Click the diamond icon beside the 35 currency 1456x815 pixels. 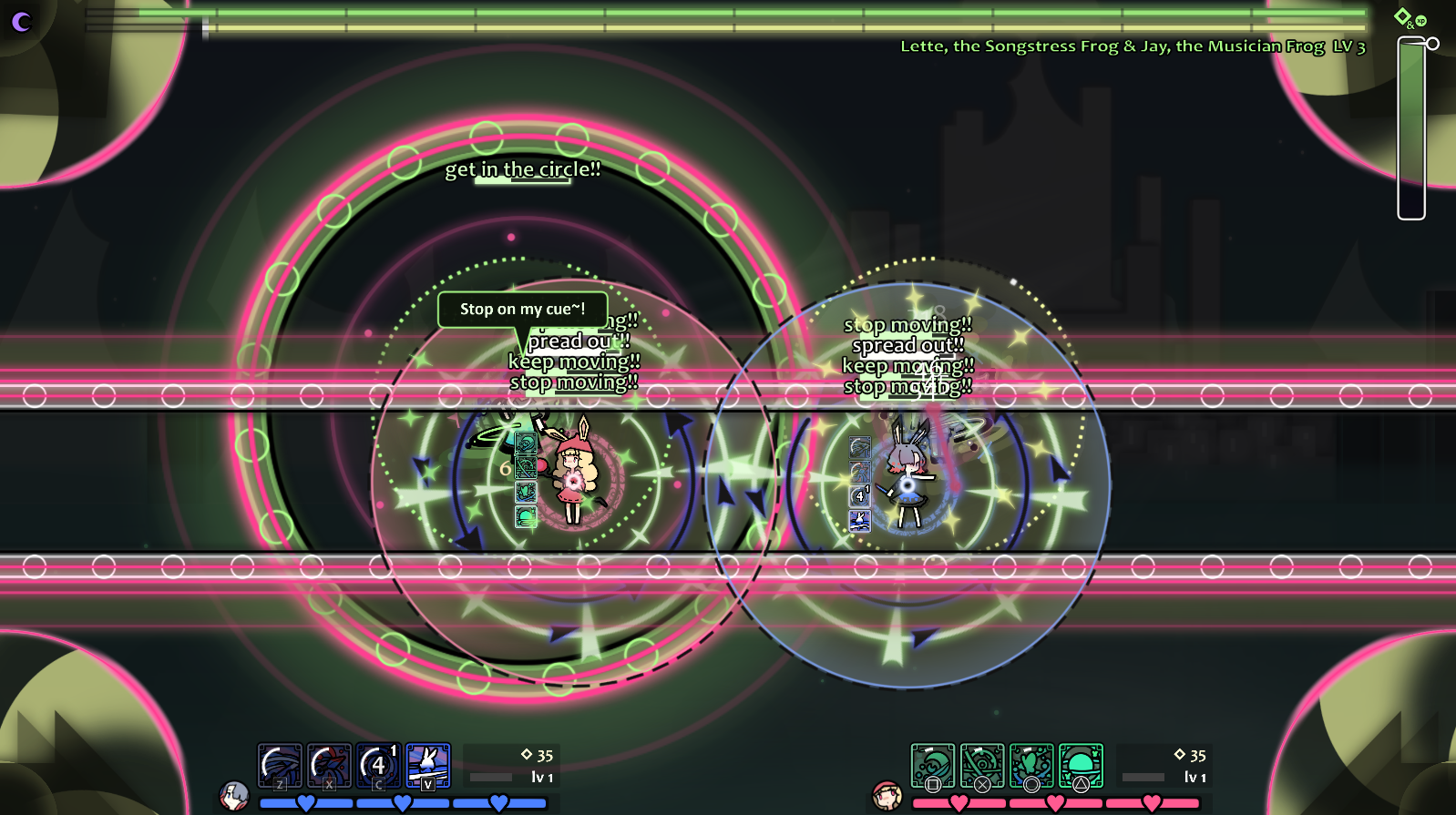(526, 754)
